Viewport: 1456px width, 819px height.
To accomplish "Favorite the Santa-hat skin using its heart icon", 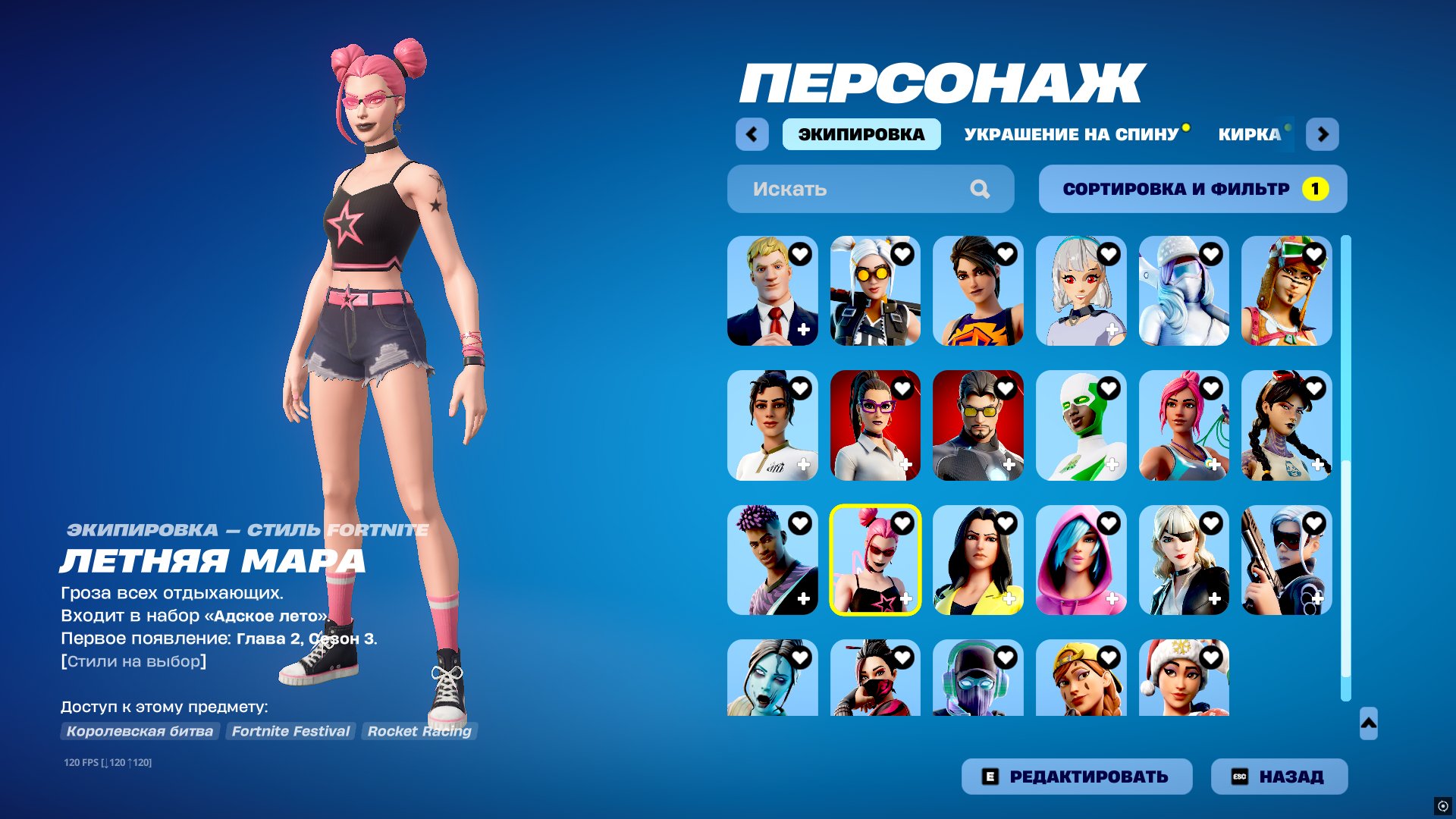I will [1211, 657].
